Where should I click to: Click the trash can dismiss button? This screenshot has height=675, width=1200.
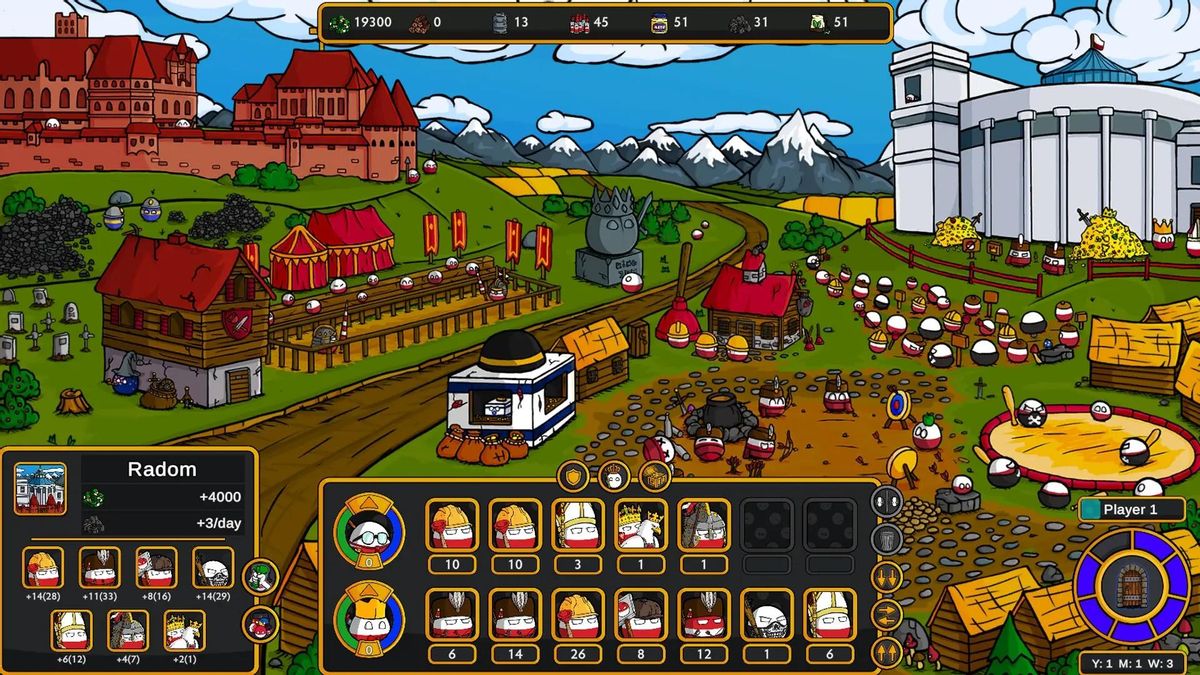pos(887,540)
